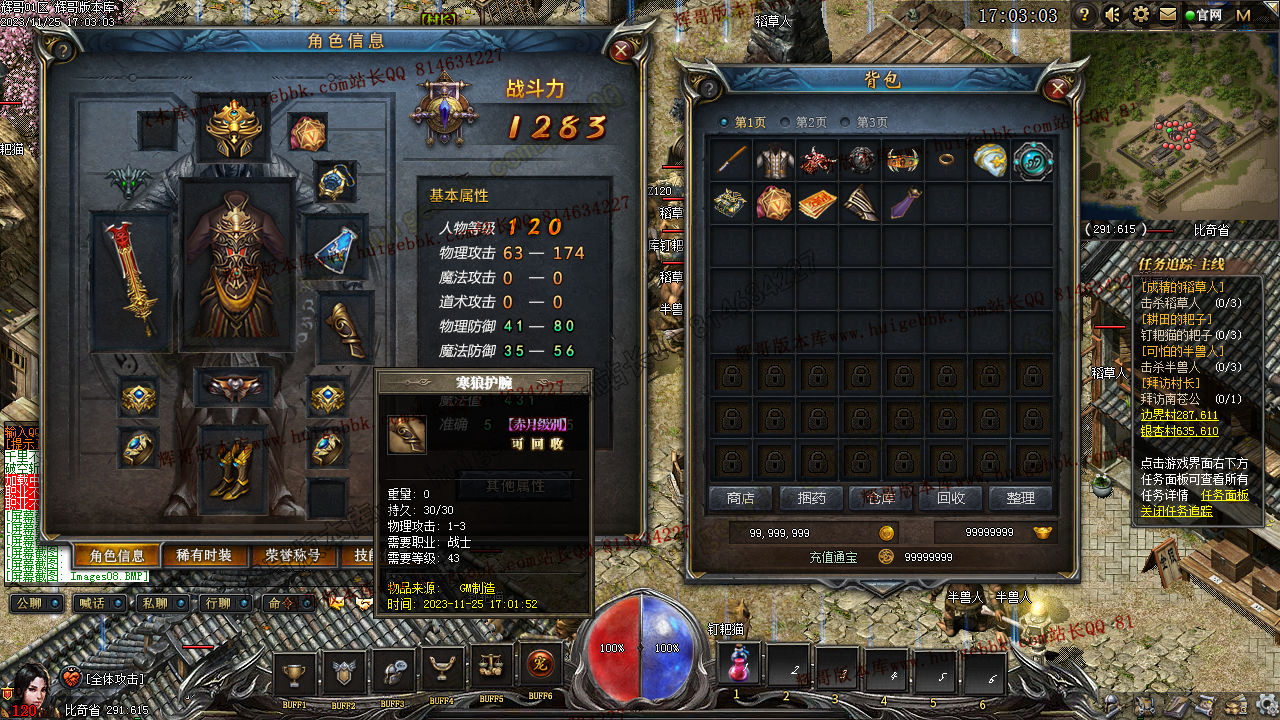
Task: Sort the bag with 整理
Action: point(1020,498)
